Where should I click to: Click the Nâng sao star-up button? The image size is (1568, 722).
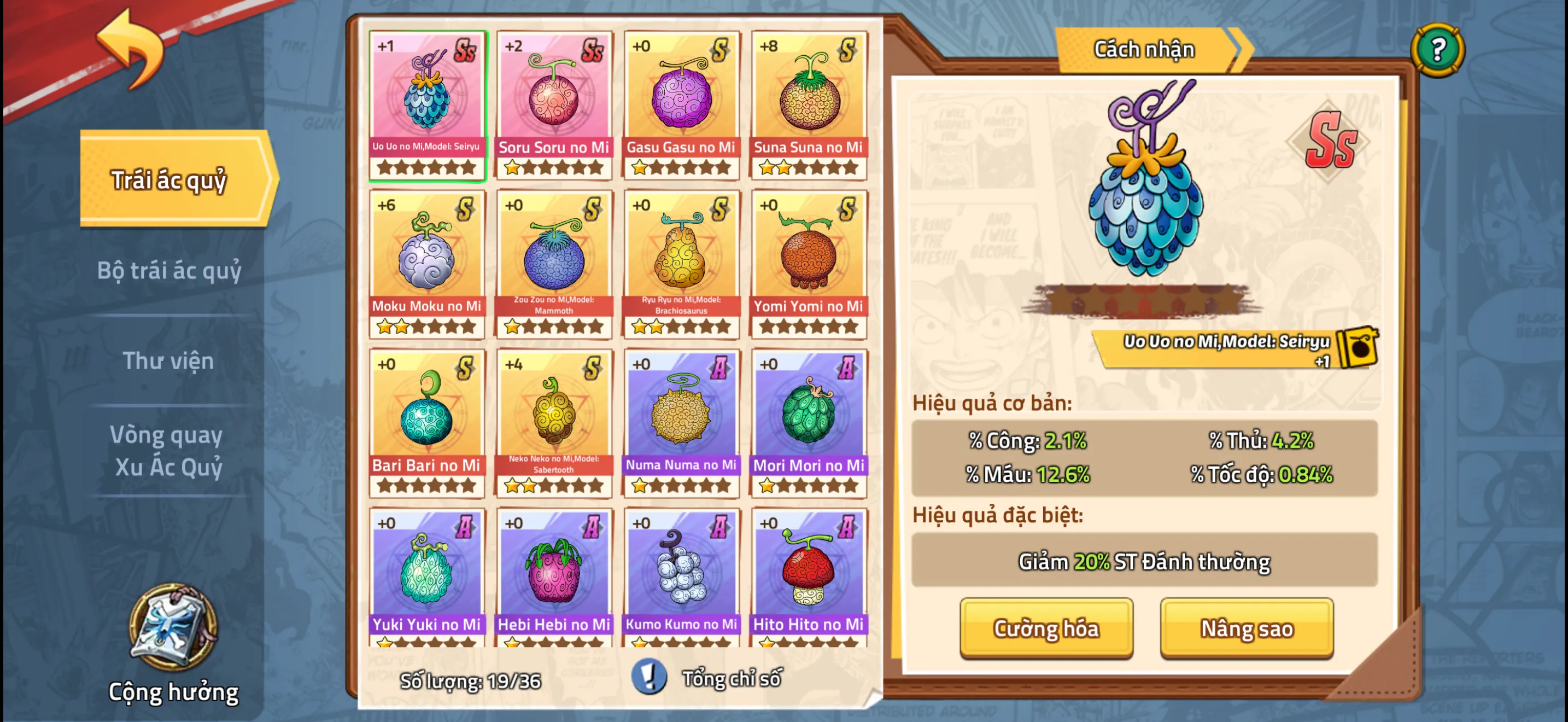pos(1246,628)
